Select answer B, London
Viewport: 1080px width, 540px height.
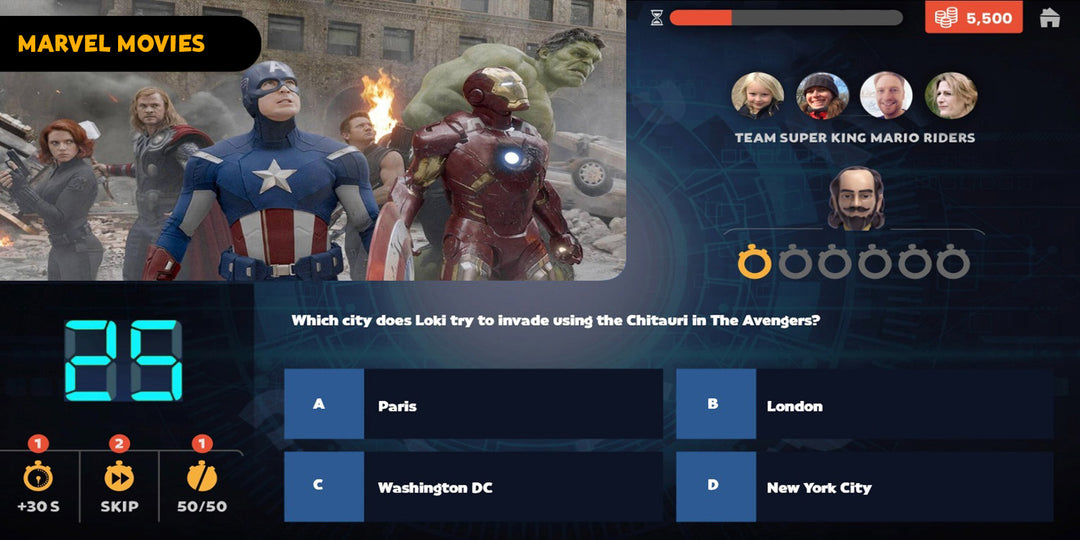pos(864,405)
